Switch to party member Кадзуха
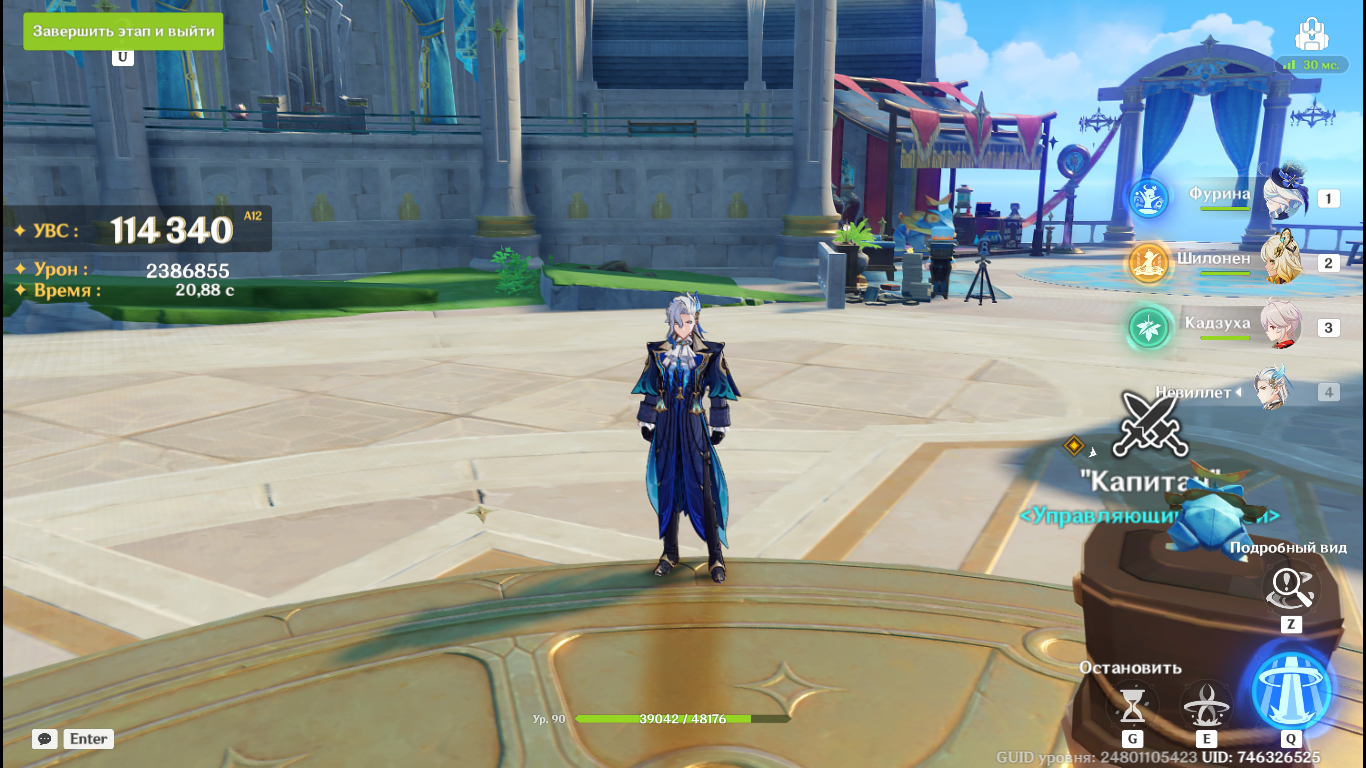 (x=1282, y=327)
